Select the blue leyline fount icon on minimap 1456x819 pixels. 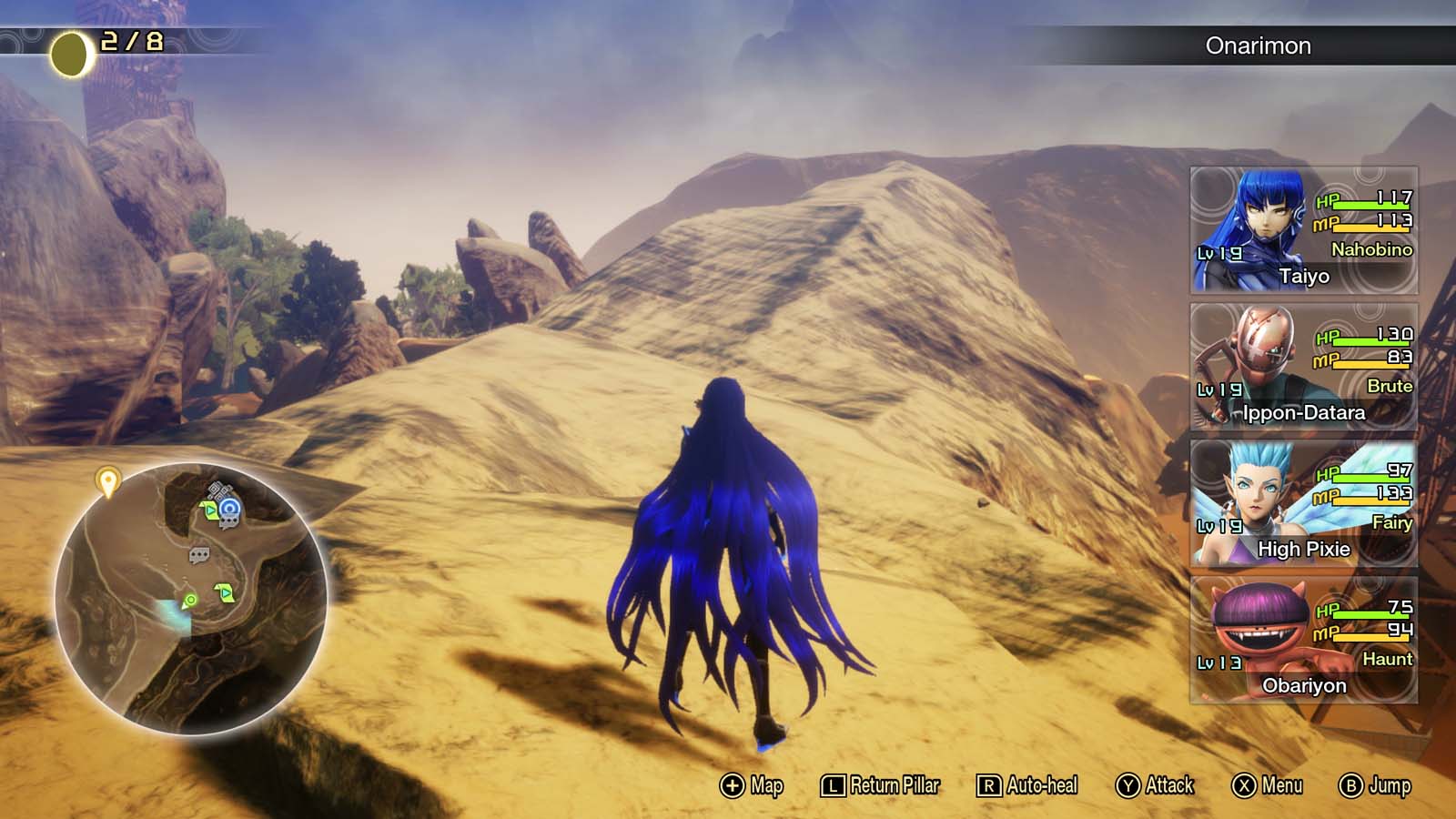pyautogui.click(x=229, y=510)
